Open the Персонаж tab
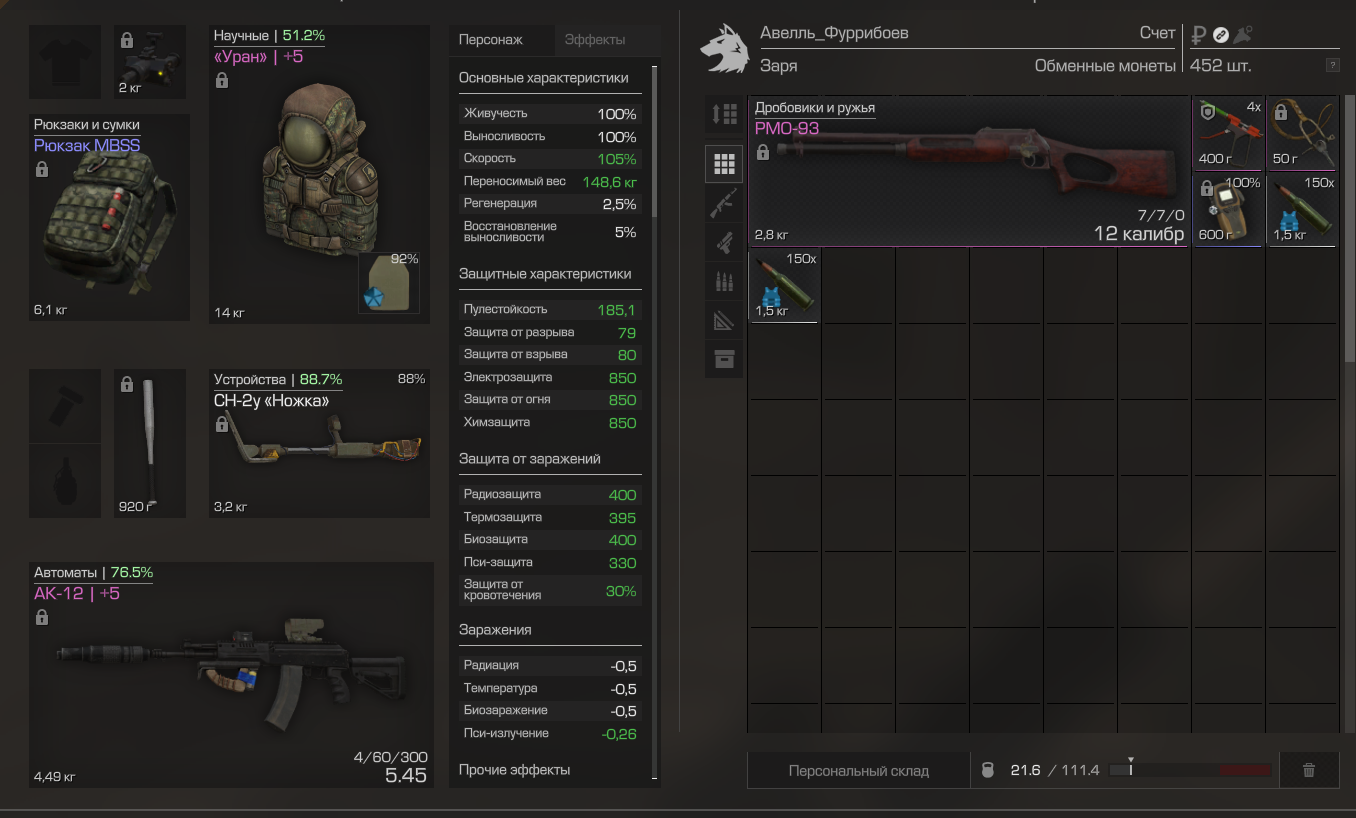The height and width of the screenshot is (818, 1356). pyautogui.click(x=490, y=40)
